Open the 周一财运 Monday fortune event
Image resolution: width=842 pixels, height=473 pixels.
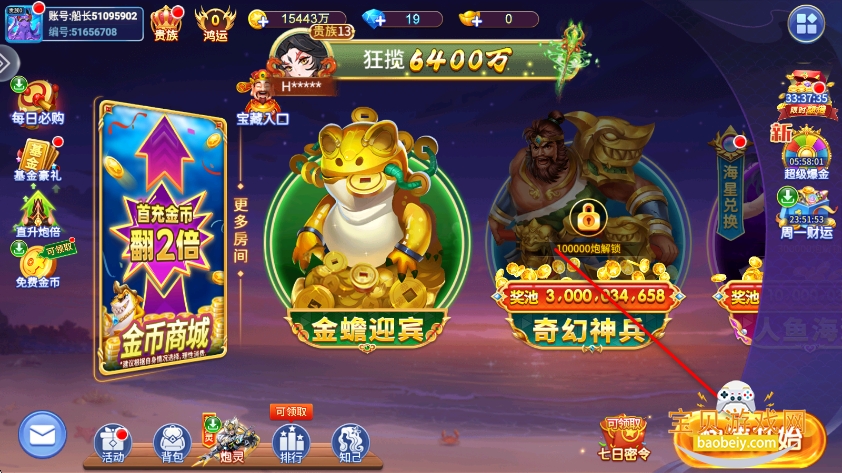pos(806,212)
